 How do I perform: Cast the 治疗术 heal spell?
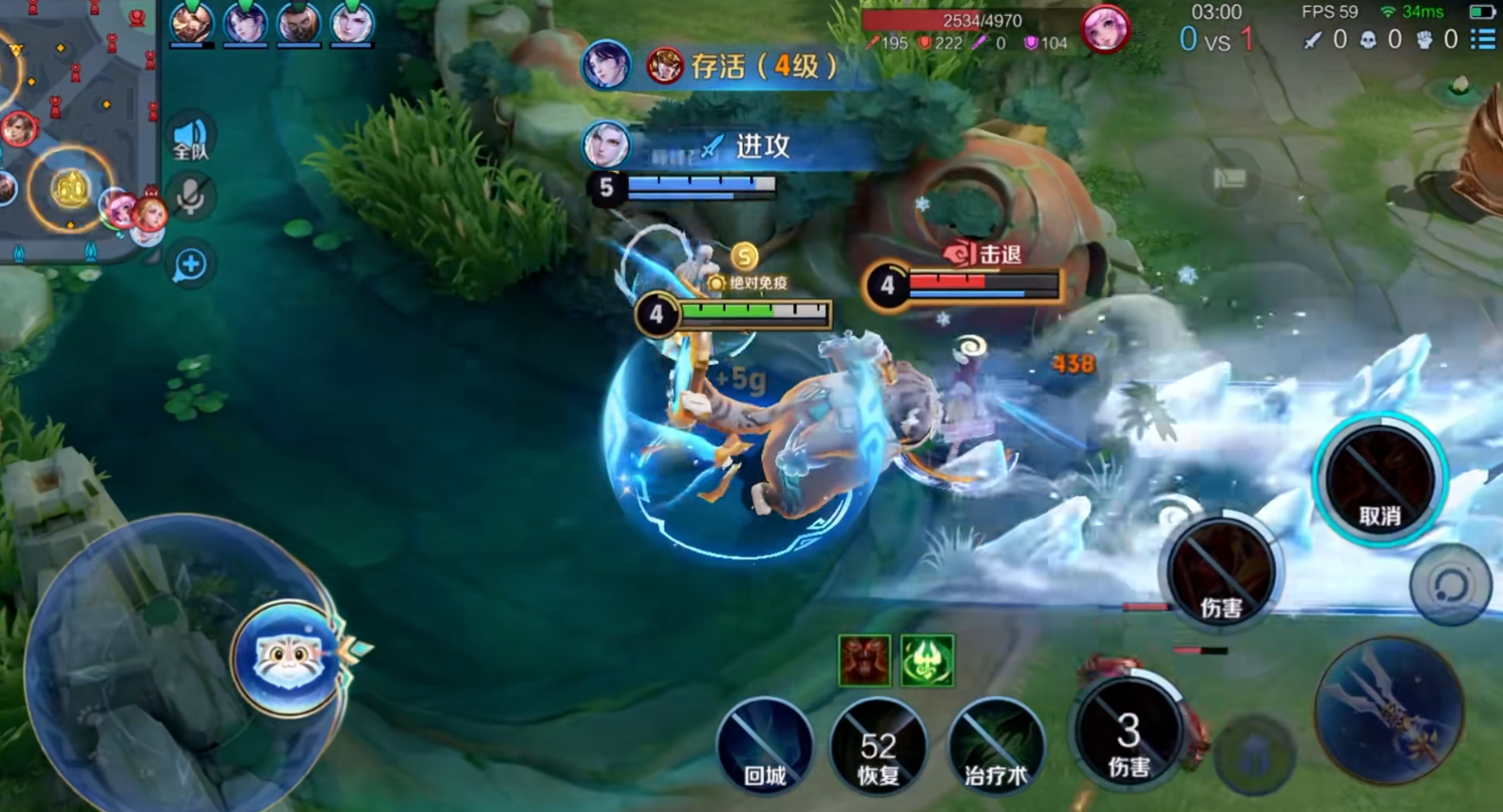coord(996,747)
